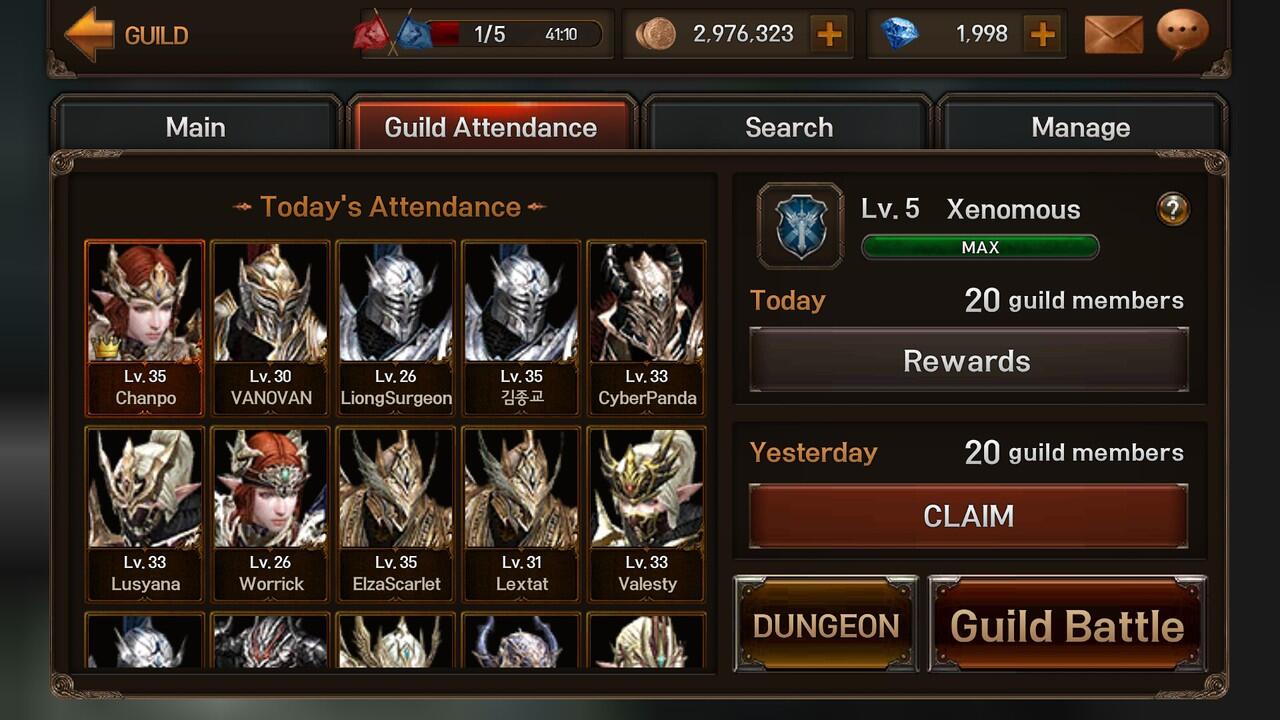Image resolution: width=1280 pixels, height=720 pixels.
Task: View Lusyana's member card
Action: pos(145,513)
